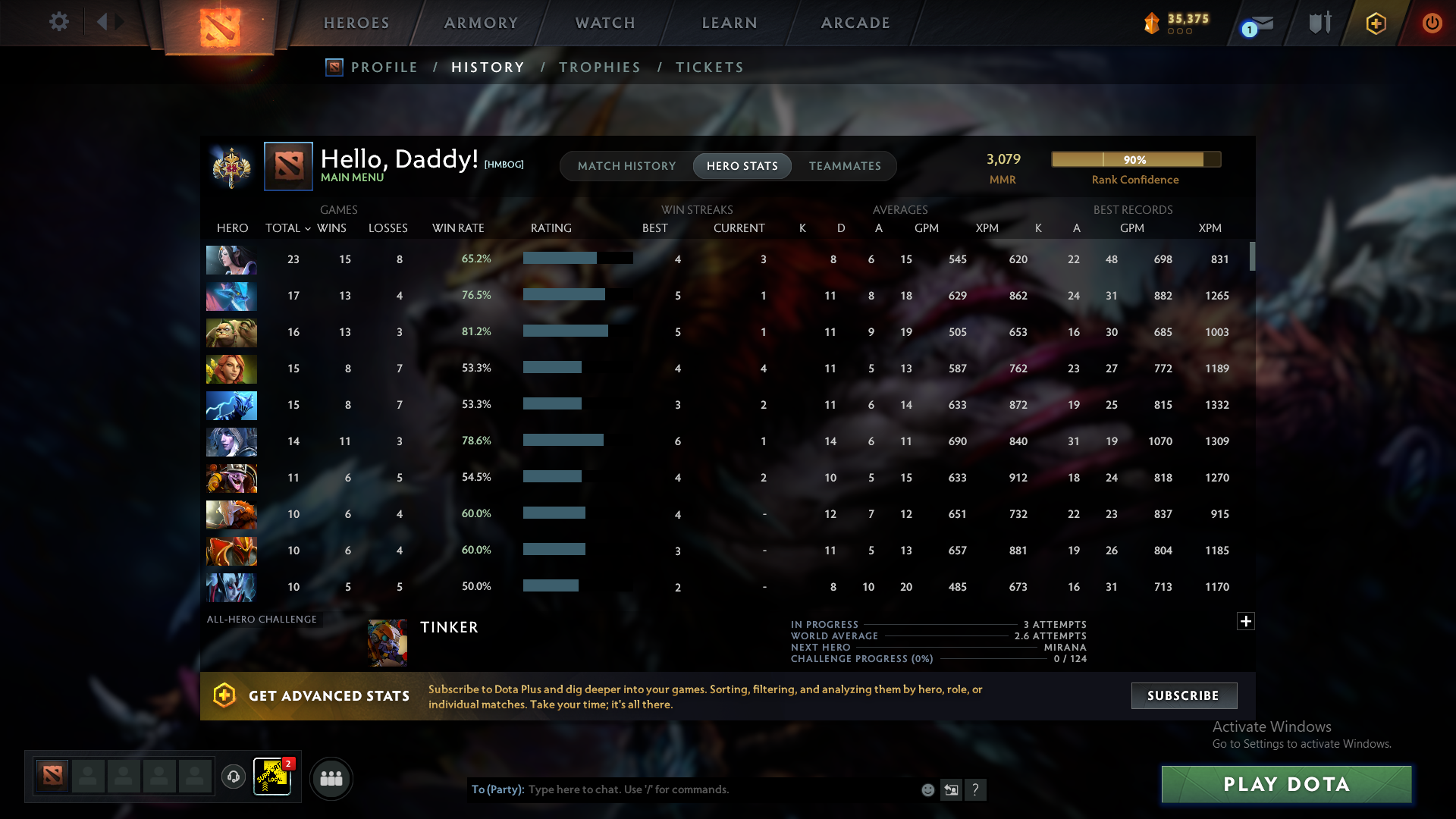The image size is (1456, 819).
Task: Click the orange power button to log out
Action: (1432, 23)
